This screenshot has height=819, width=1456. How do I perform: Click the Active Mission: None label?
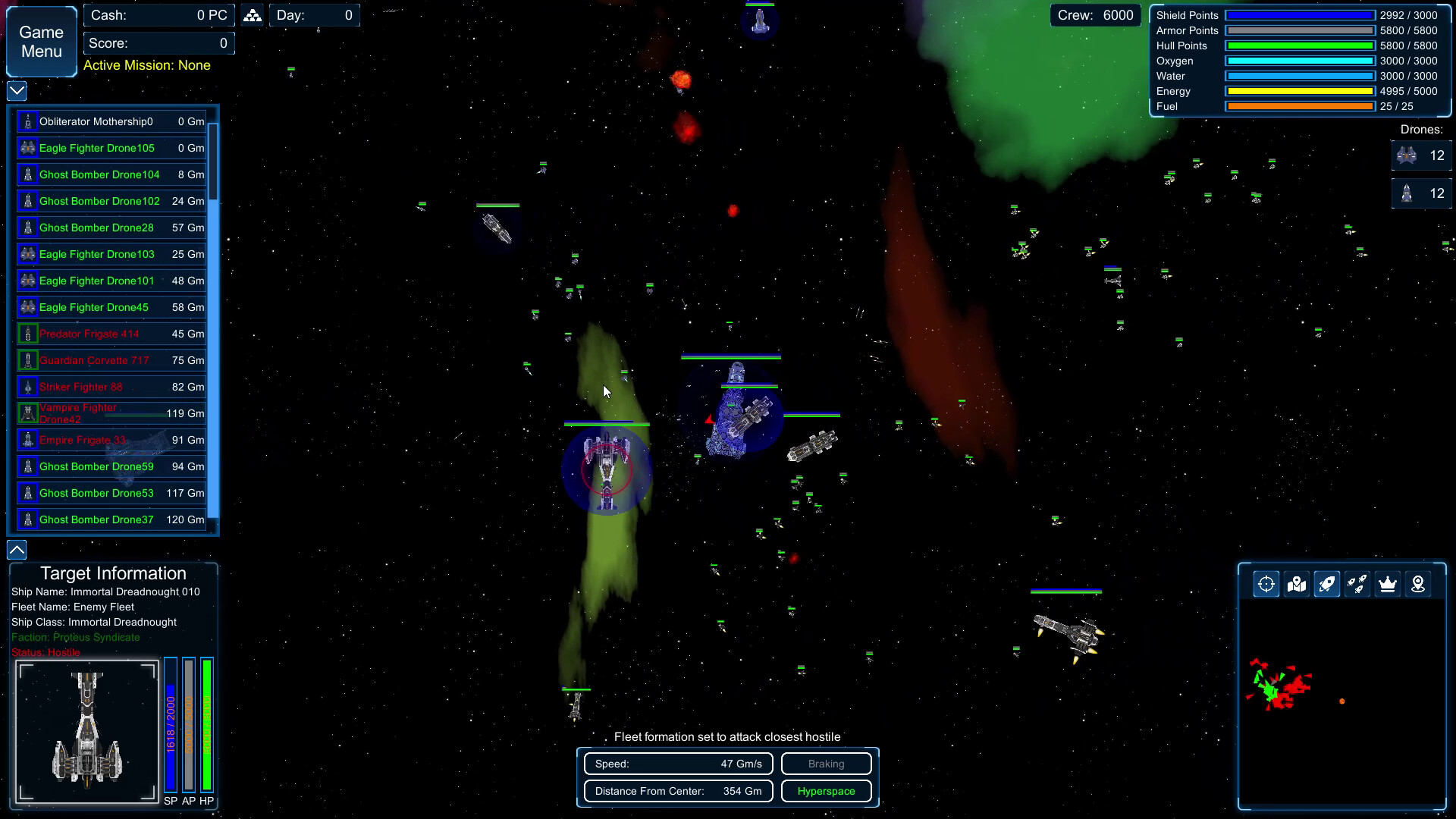(x=147, y=65)
